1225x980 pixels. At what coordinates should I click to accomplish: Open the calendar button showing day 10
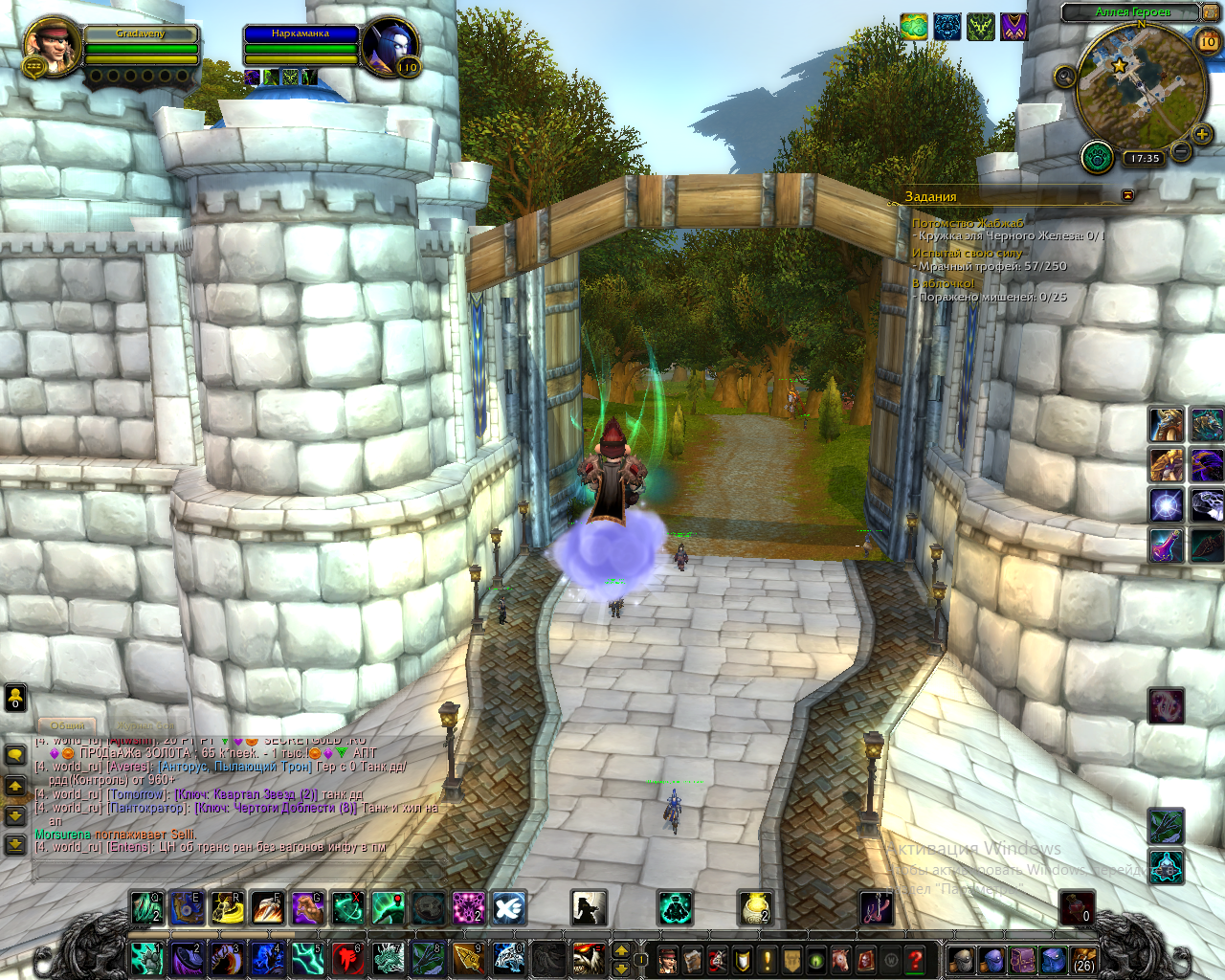[x=1208, y=40]
